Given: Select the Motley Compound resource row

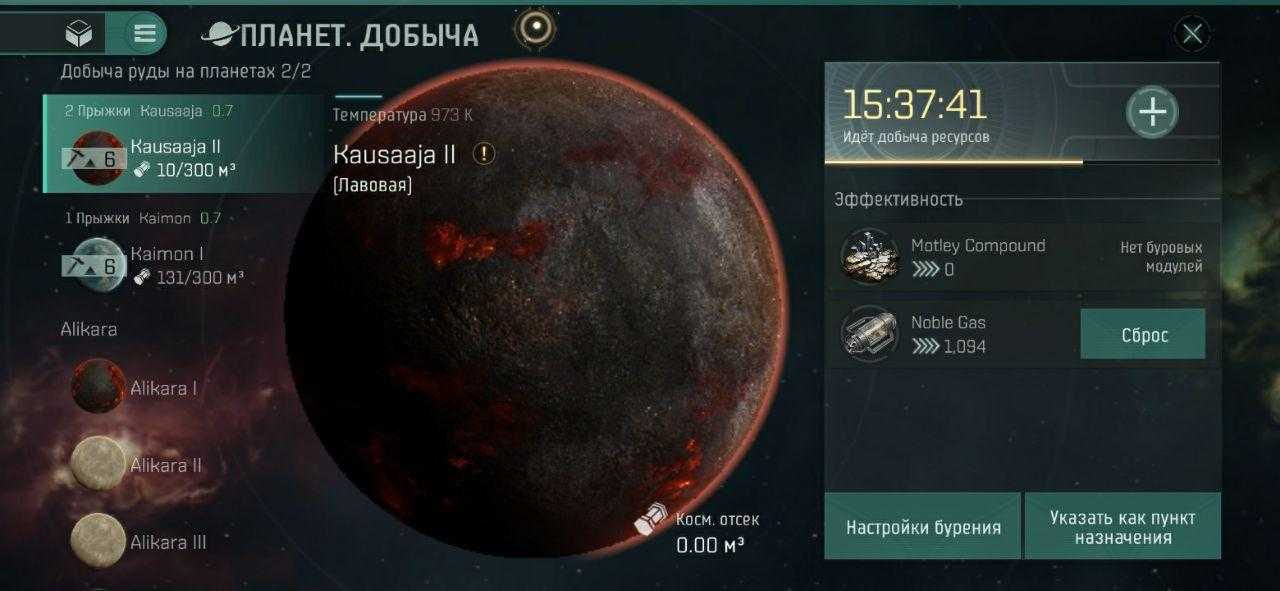Looking at the screenshot, I should click(1022, 257).
